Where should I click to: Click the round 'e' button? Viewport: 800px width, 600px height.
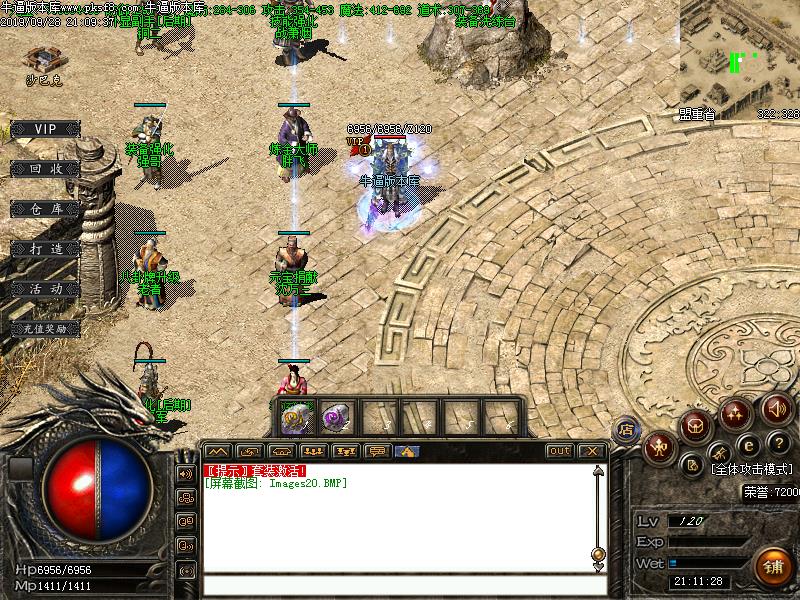click(x=746, y=446)
